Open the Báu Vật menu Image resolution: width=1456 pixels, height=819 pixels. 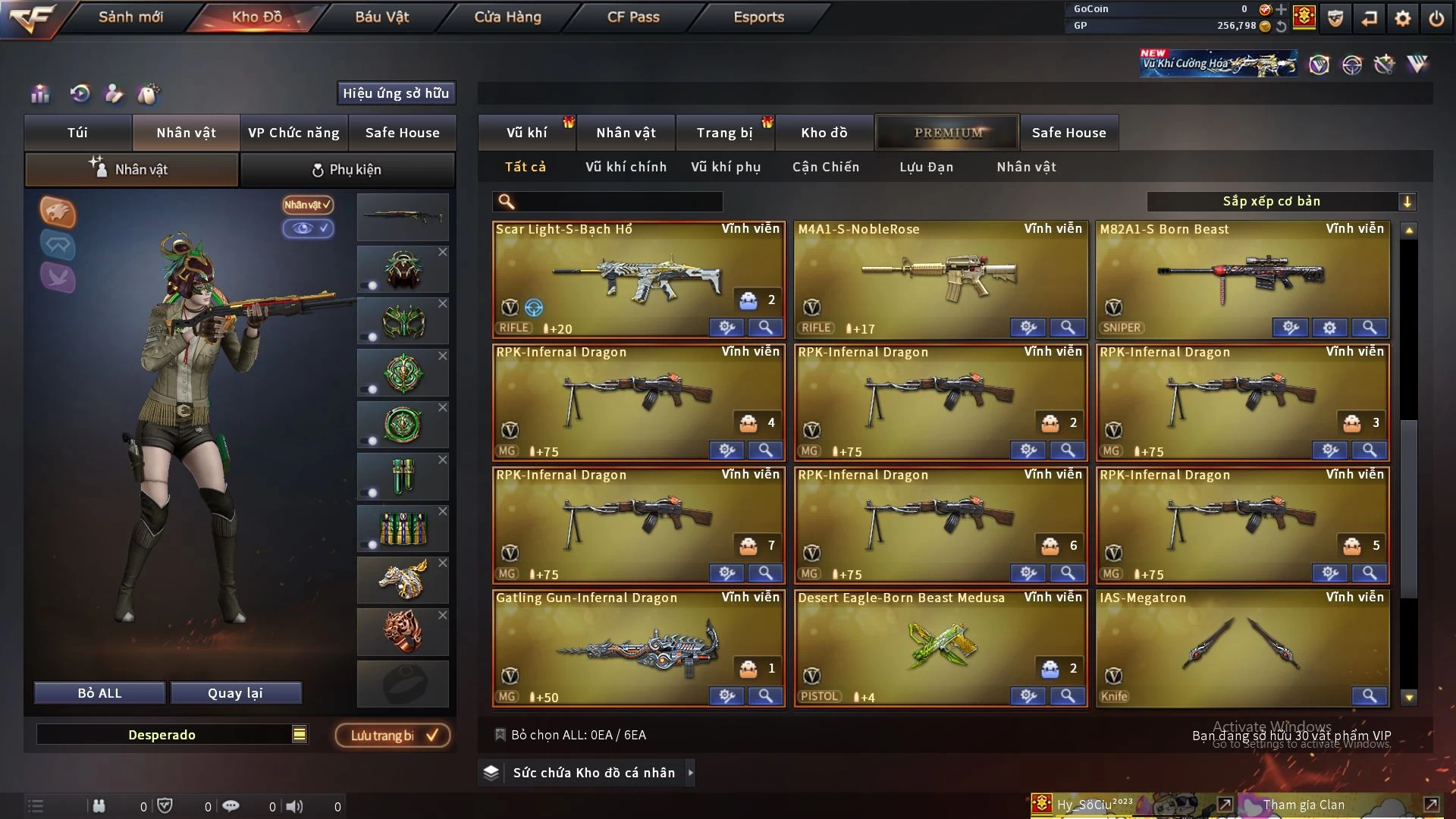381,17
